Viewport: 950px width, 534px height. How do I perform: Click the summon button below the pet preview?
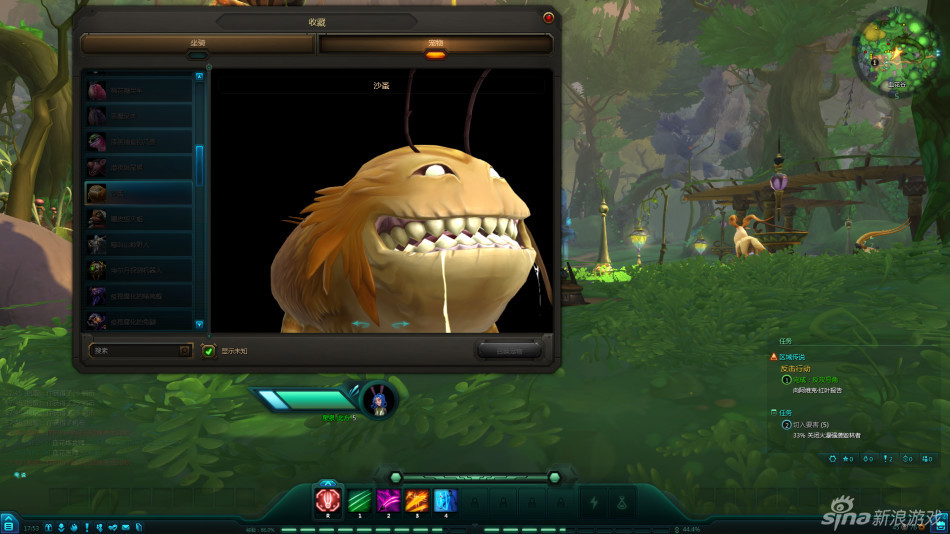[x=508, y=350]
